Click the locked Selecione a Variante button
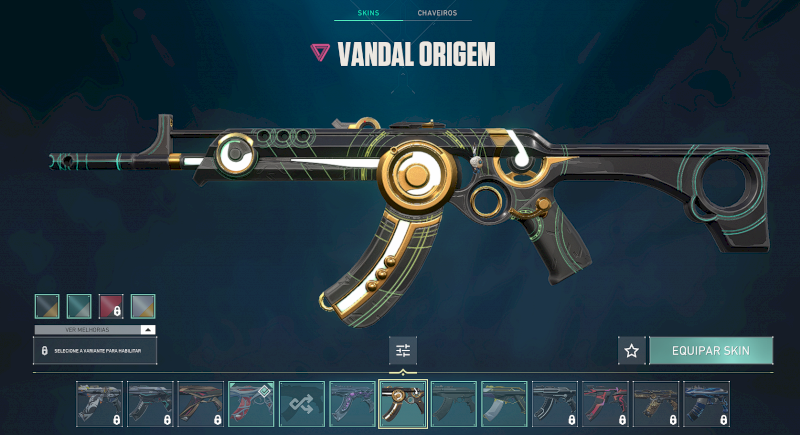This screenshot has height=435, width=800. click(x=95, y=351)
